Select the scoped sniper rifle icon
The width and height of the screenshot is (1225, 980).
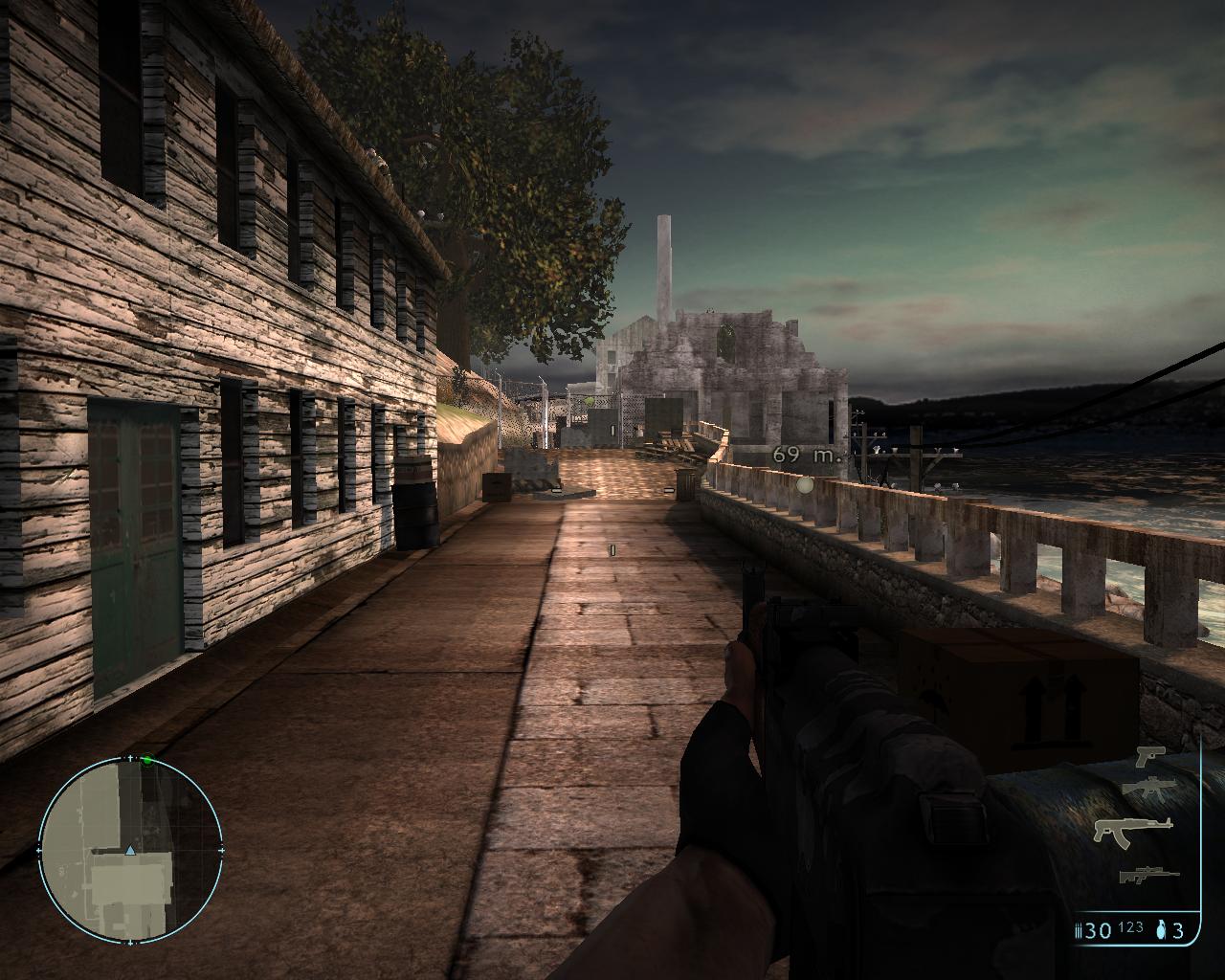[1147, 874]
